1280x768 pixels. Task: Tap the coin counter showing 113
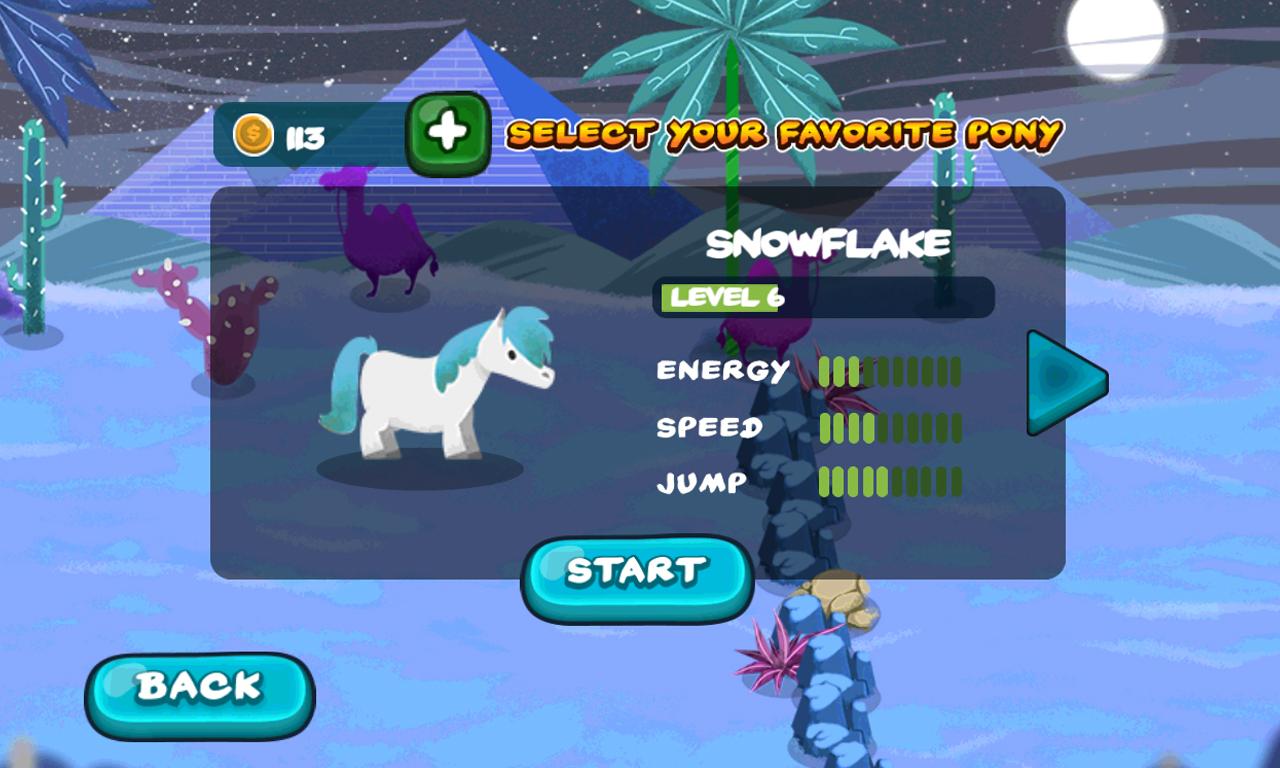point(290,135)
